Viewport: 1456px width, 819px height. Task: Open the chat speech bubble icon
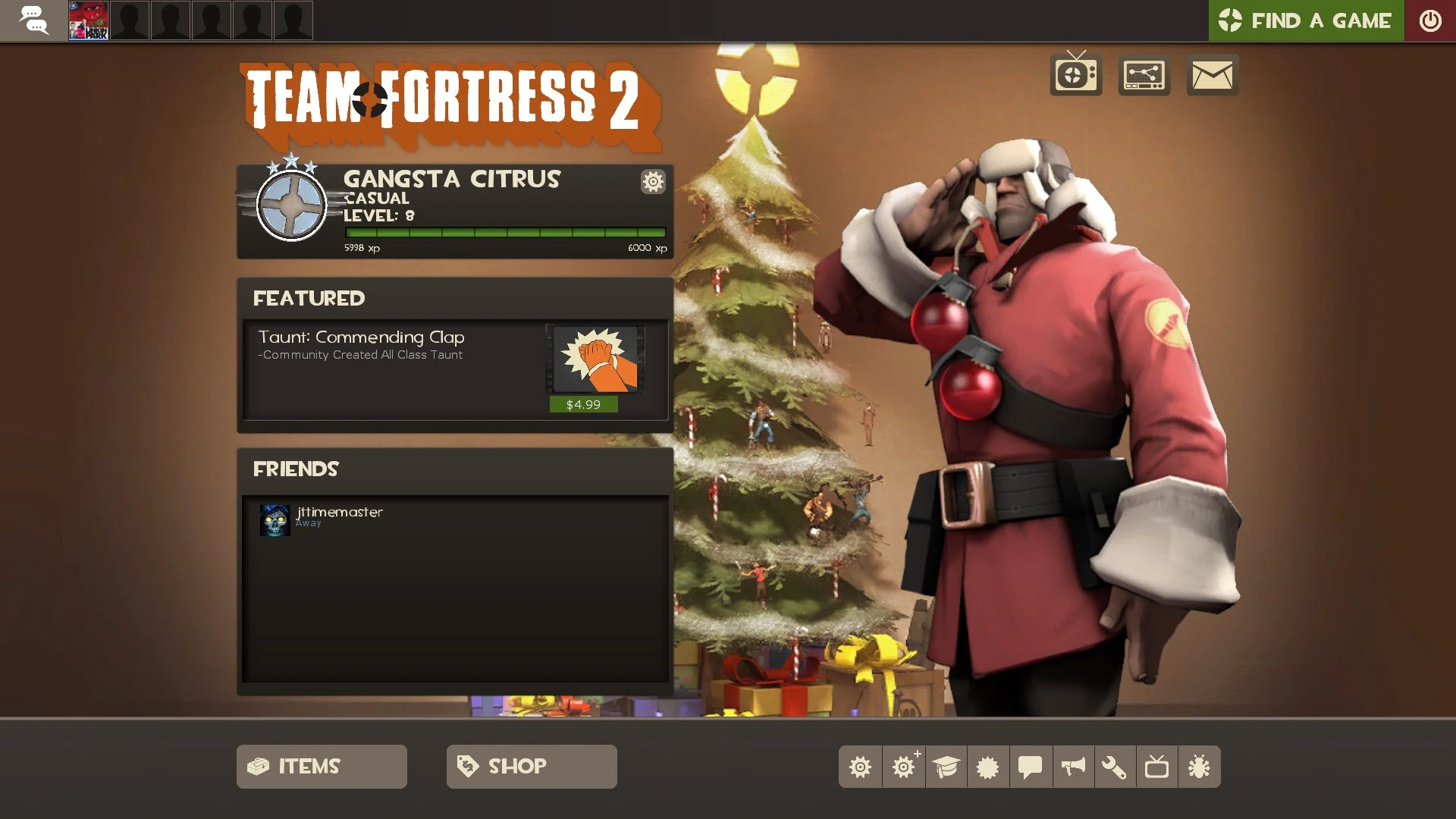pyautogui.click(x=1030, y=767)
